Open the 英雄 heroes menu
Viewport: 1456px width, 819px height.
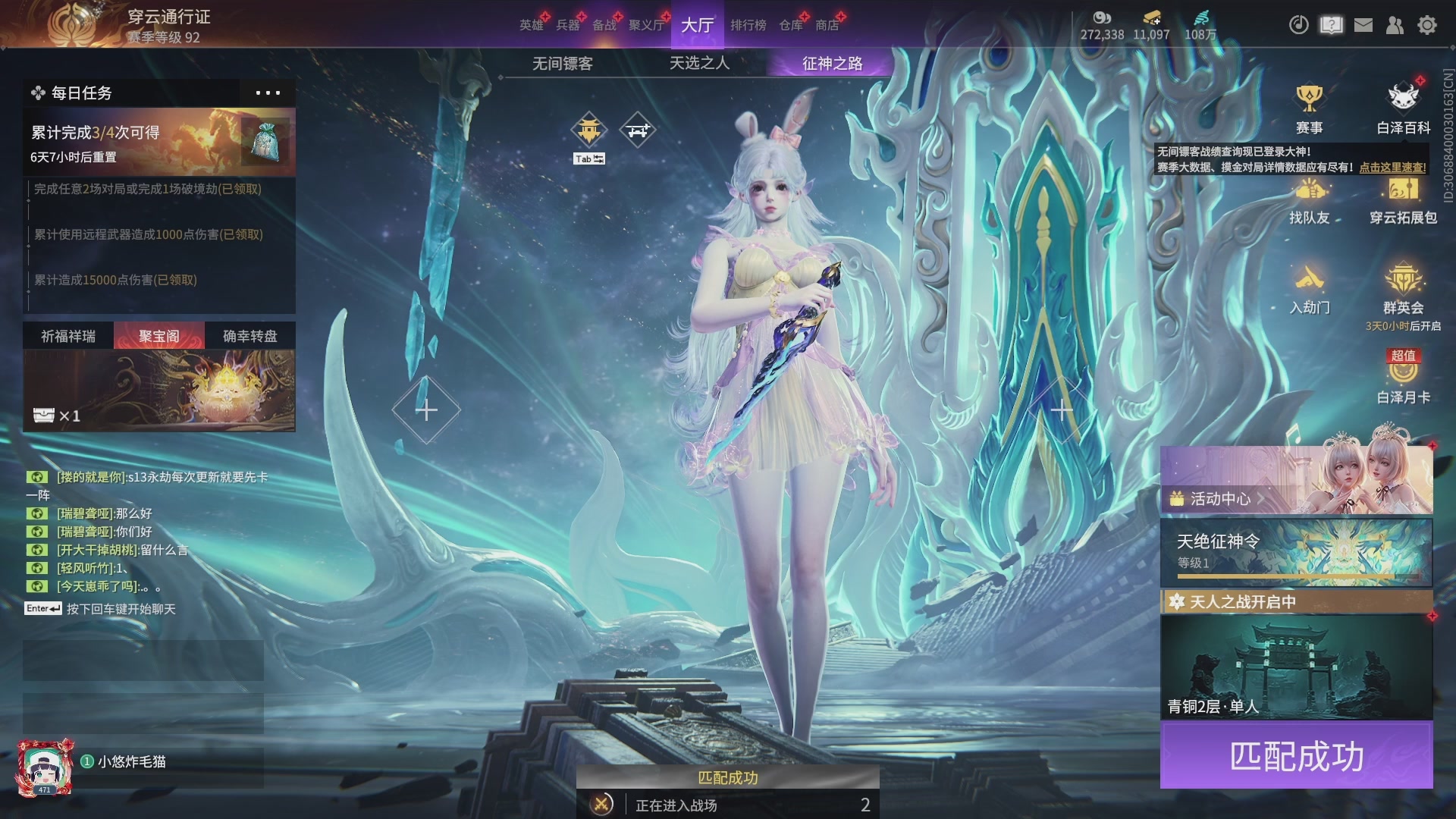pos(531,25)
